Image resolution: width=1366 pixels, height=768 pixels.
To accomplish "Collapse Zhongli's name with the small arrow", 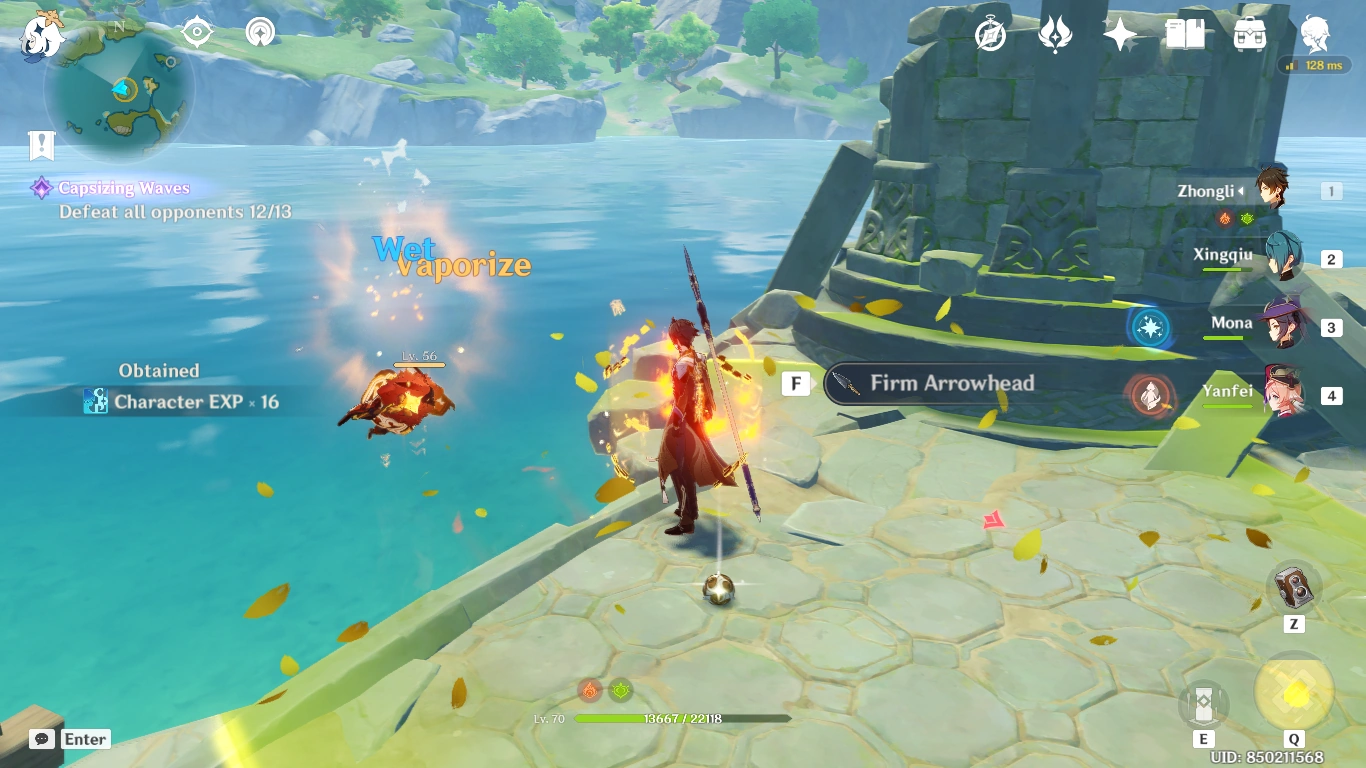I will click(1240, 191).
